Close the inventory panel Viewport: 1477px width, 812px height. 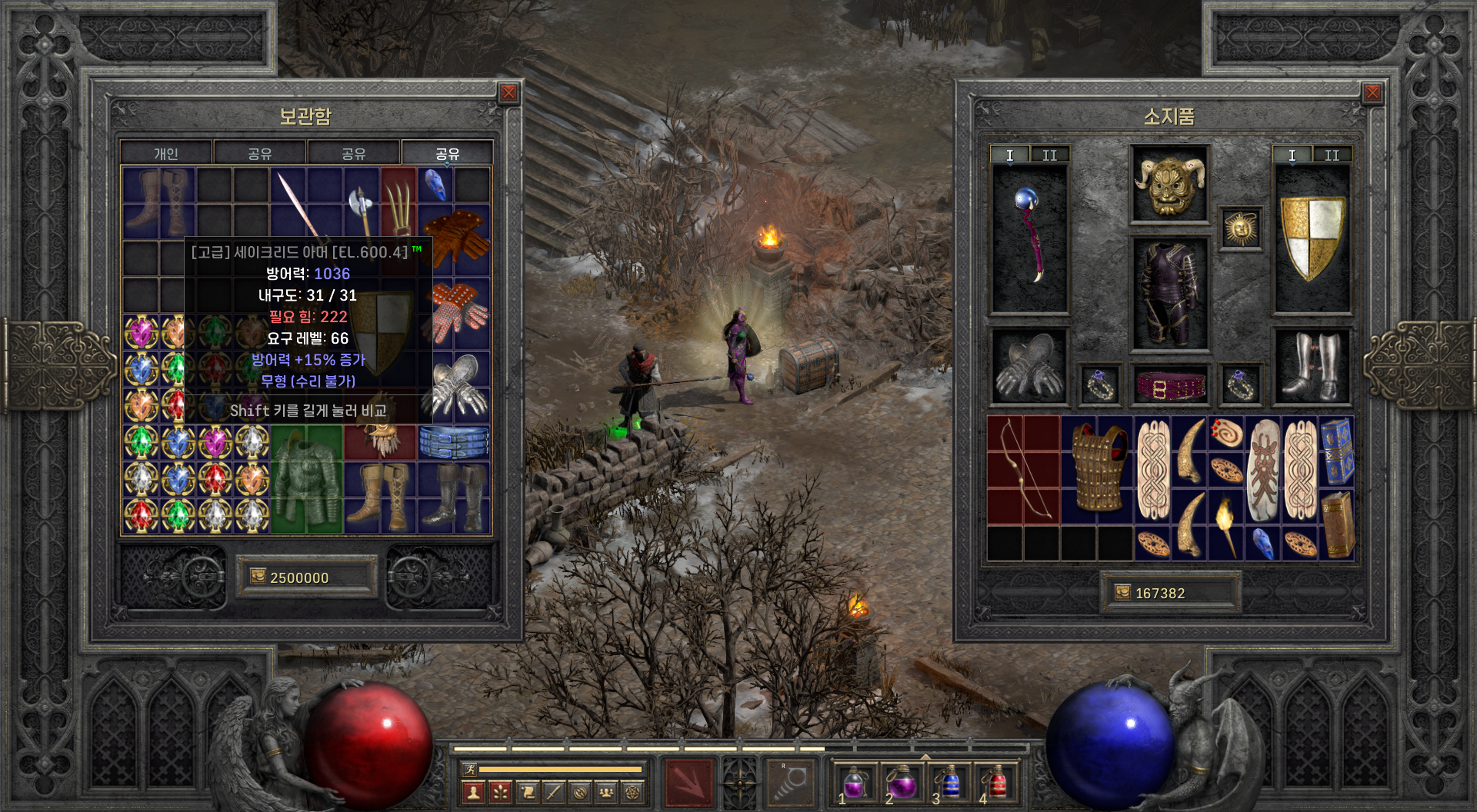(x=1372, y=94)
